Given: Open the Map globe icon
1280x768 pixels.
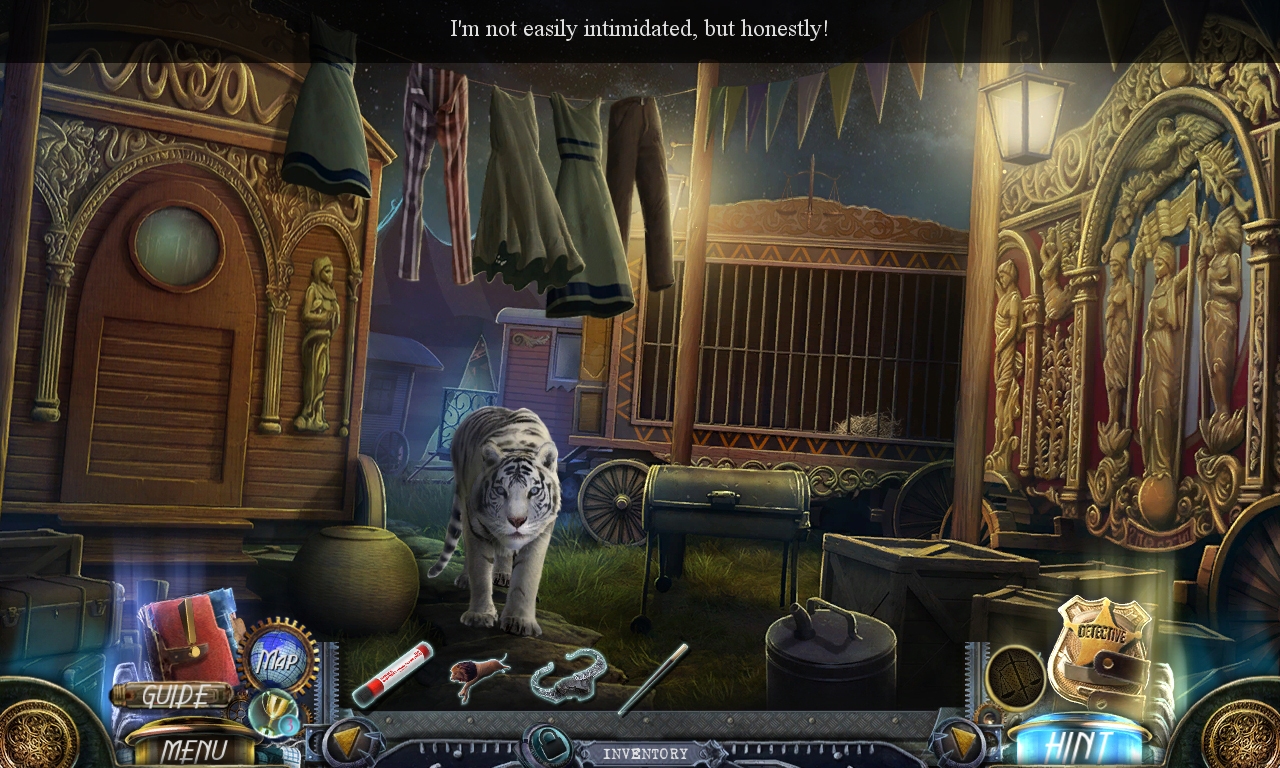Looking at the screenshot, I should (x=281, y=657).
